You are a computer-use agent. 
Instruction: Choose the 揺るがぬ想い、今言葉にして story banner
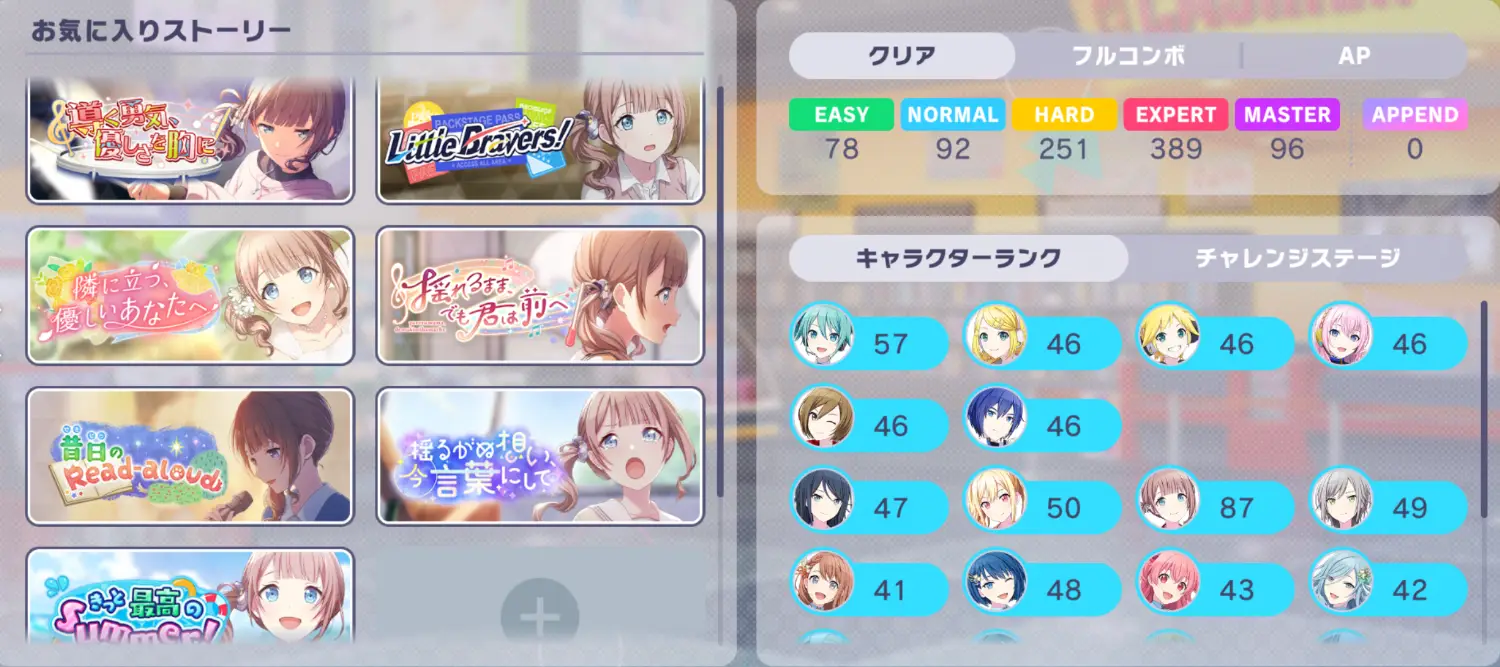click(540, 456)
